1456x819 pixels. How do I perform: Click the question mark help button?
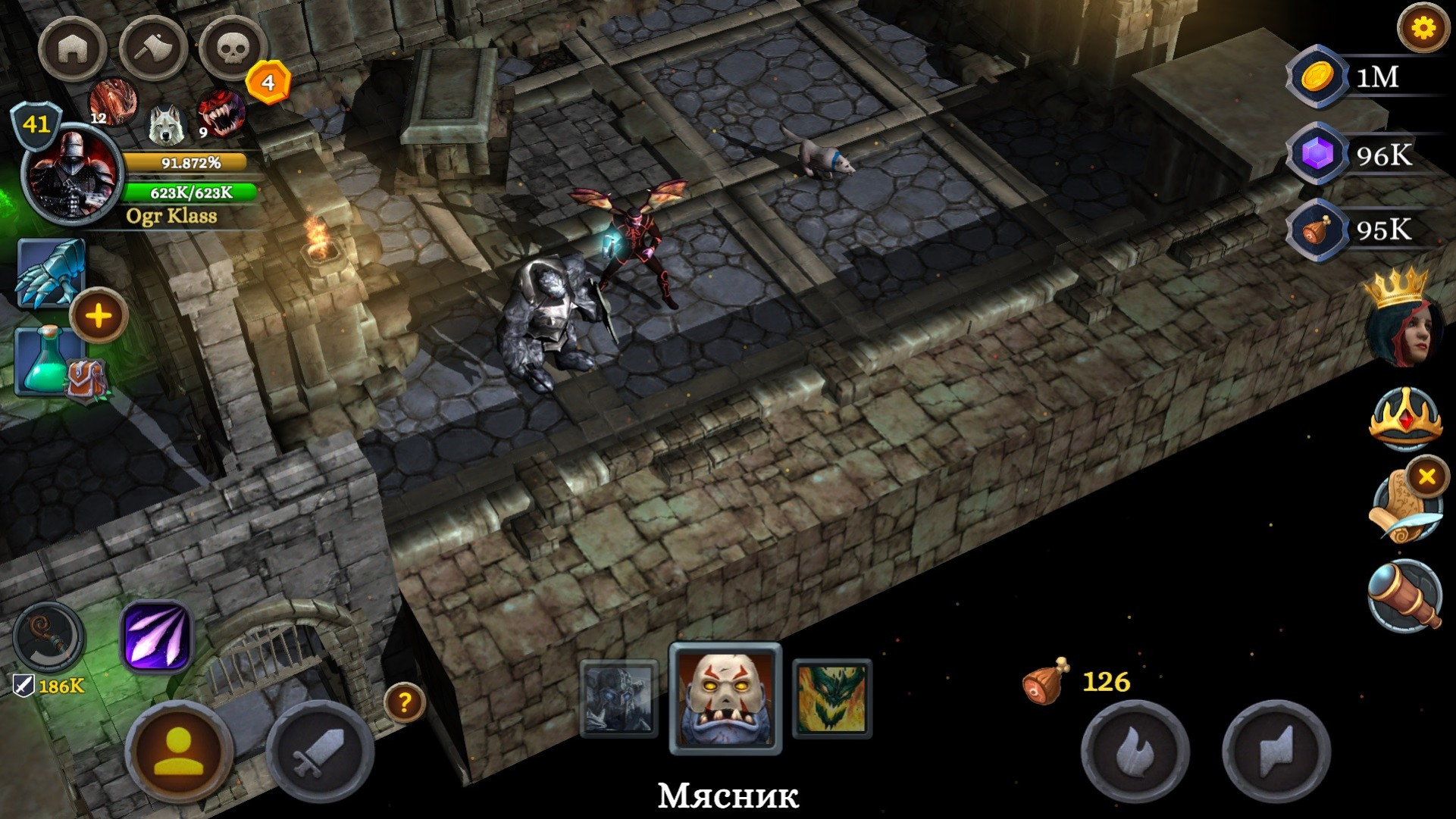pyautogui.click(x=405, y=702)
